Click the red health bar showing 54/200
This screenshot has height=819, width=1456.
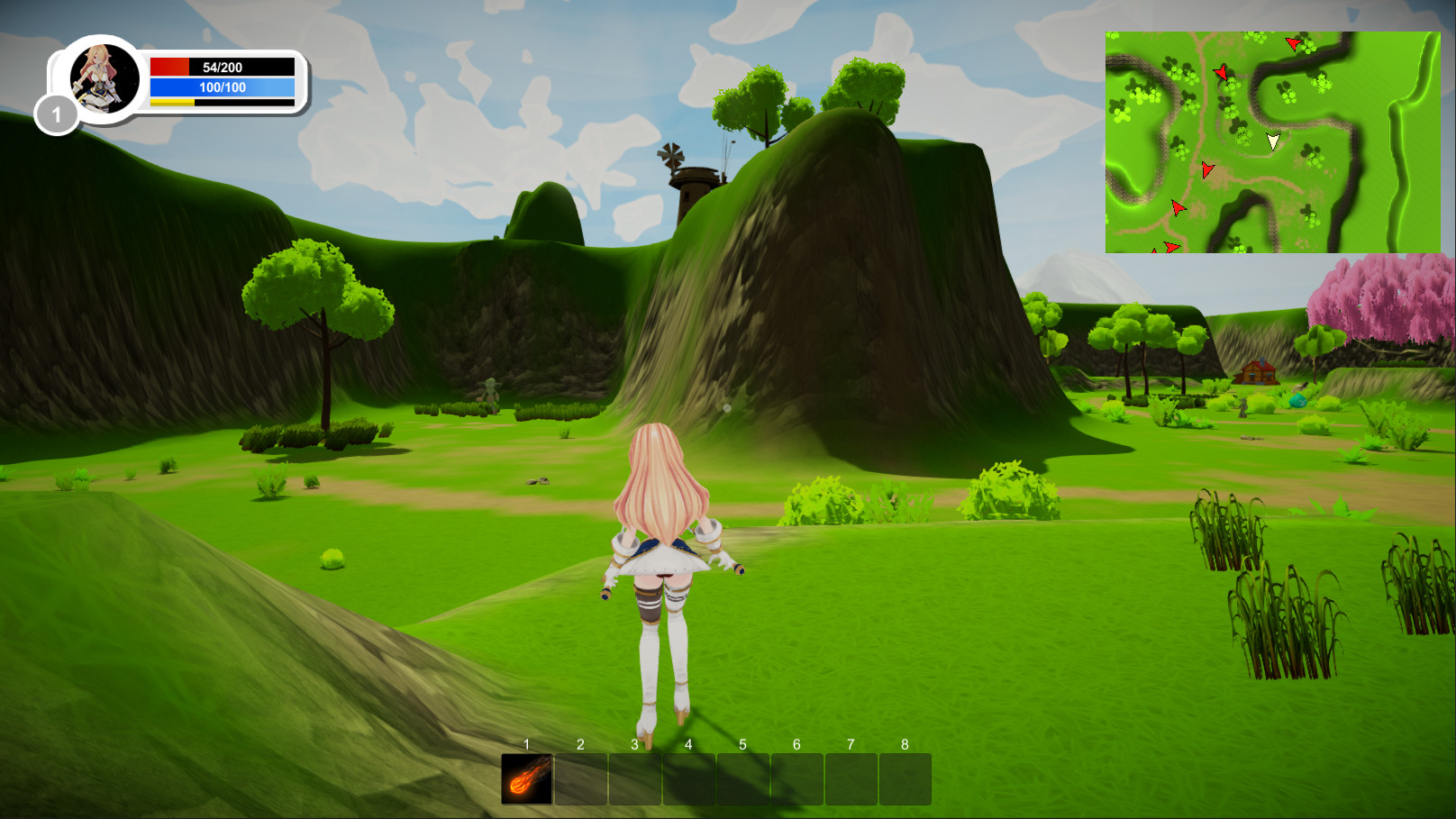click(221, 66)
